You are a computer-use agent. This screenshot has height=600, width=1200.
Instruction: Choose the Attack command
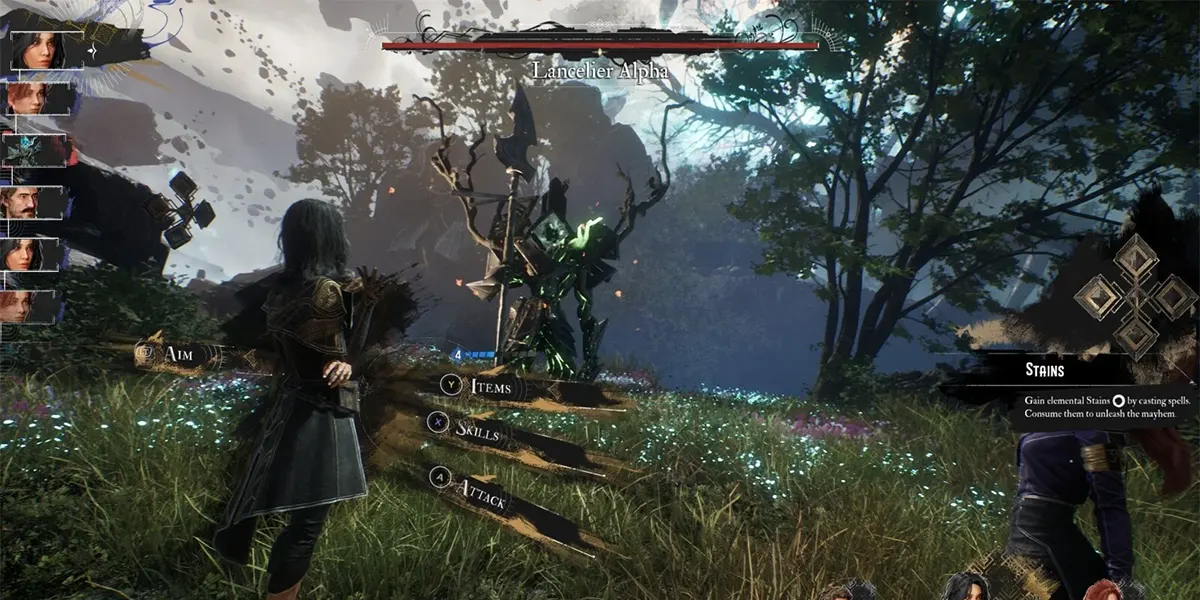tap(483, 490)
